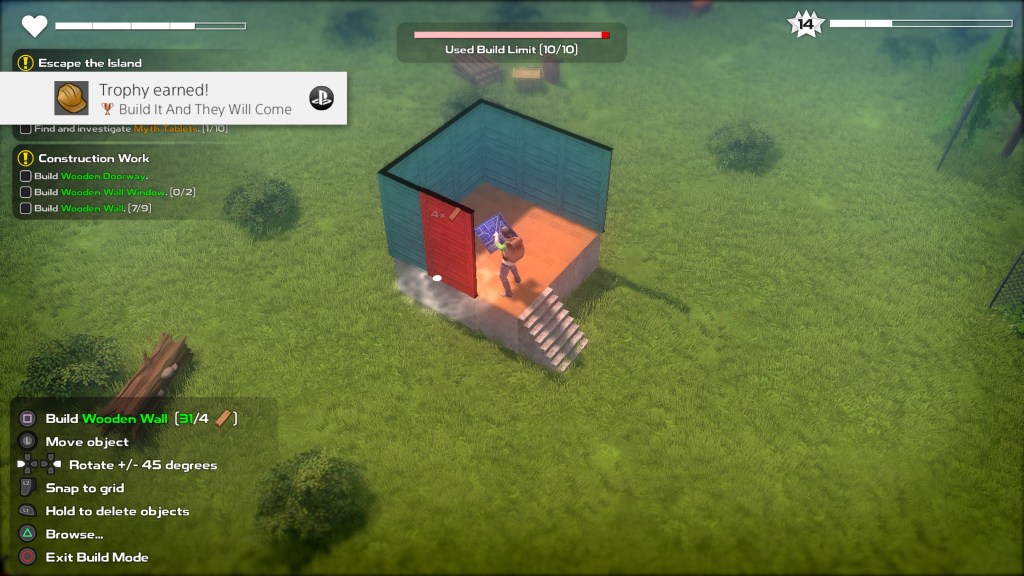Select the Construction Work quest header
The image size is (1024, 576).
(93, 158)
